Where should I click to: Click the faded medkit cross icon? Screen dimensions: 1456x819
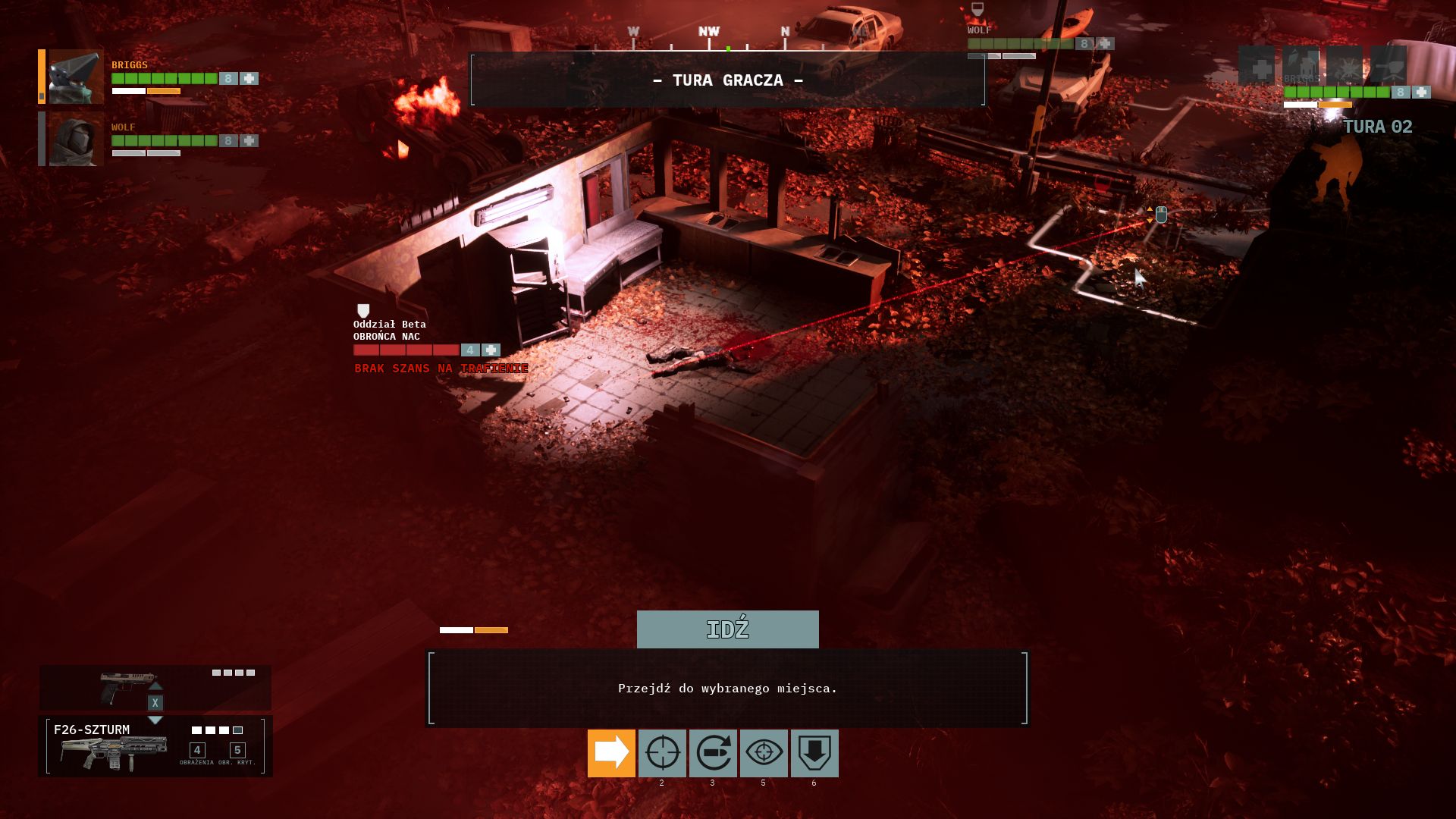pyautogui.click(x=1257, y=66)
